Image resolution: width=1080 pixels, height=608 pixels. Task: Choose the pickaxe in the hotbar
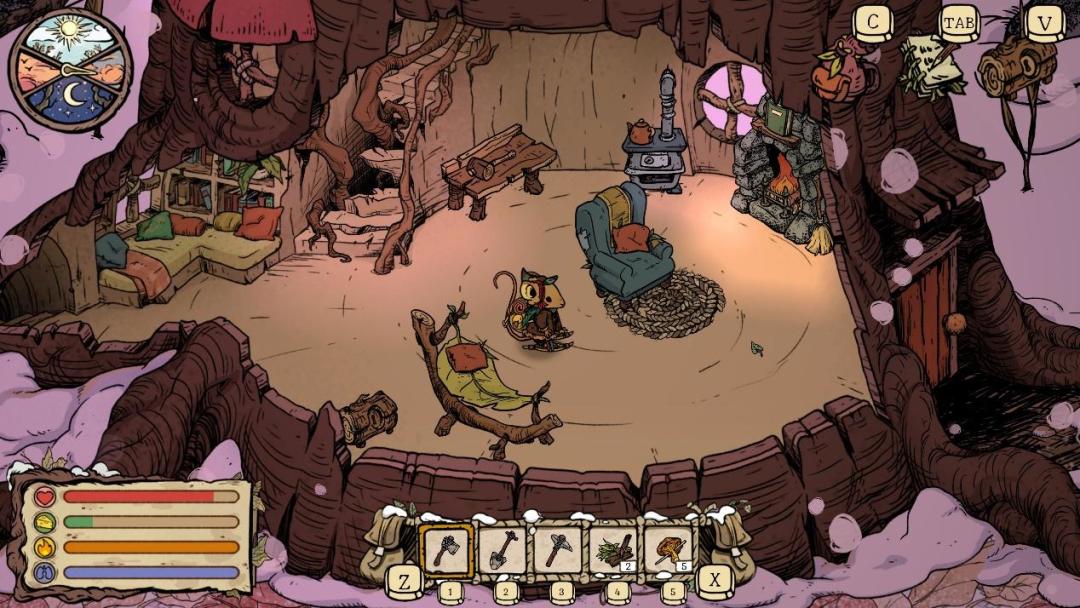[x=557, y=550]
